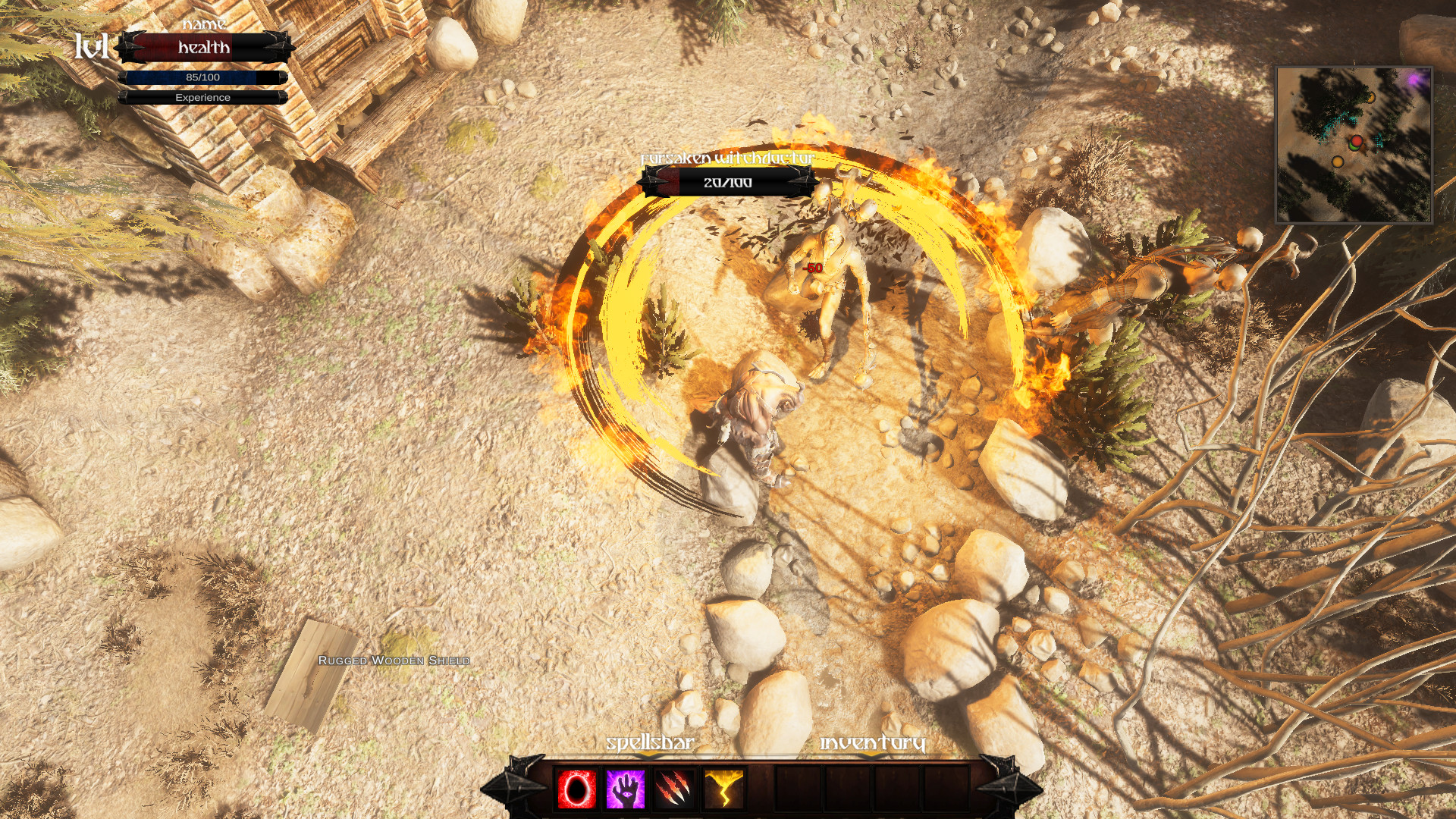Use the red claw slash ability
The image size is (1456, 819).
[674, 789]
